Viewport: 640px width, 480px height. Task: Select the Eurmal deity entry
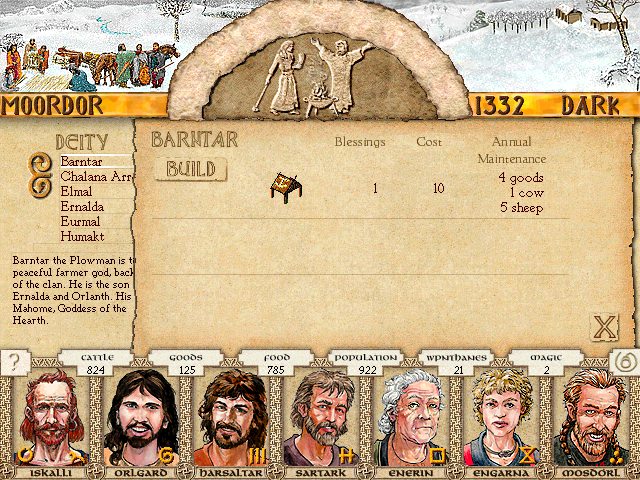tap(81, 221)
